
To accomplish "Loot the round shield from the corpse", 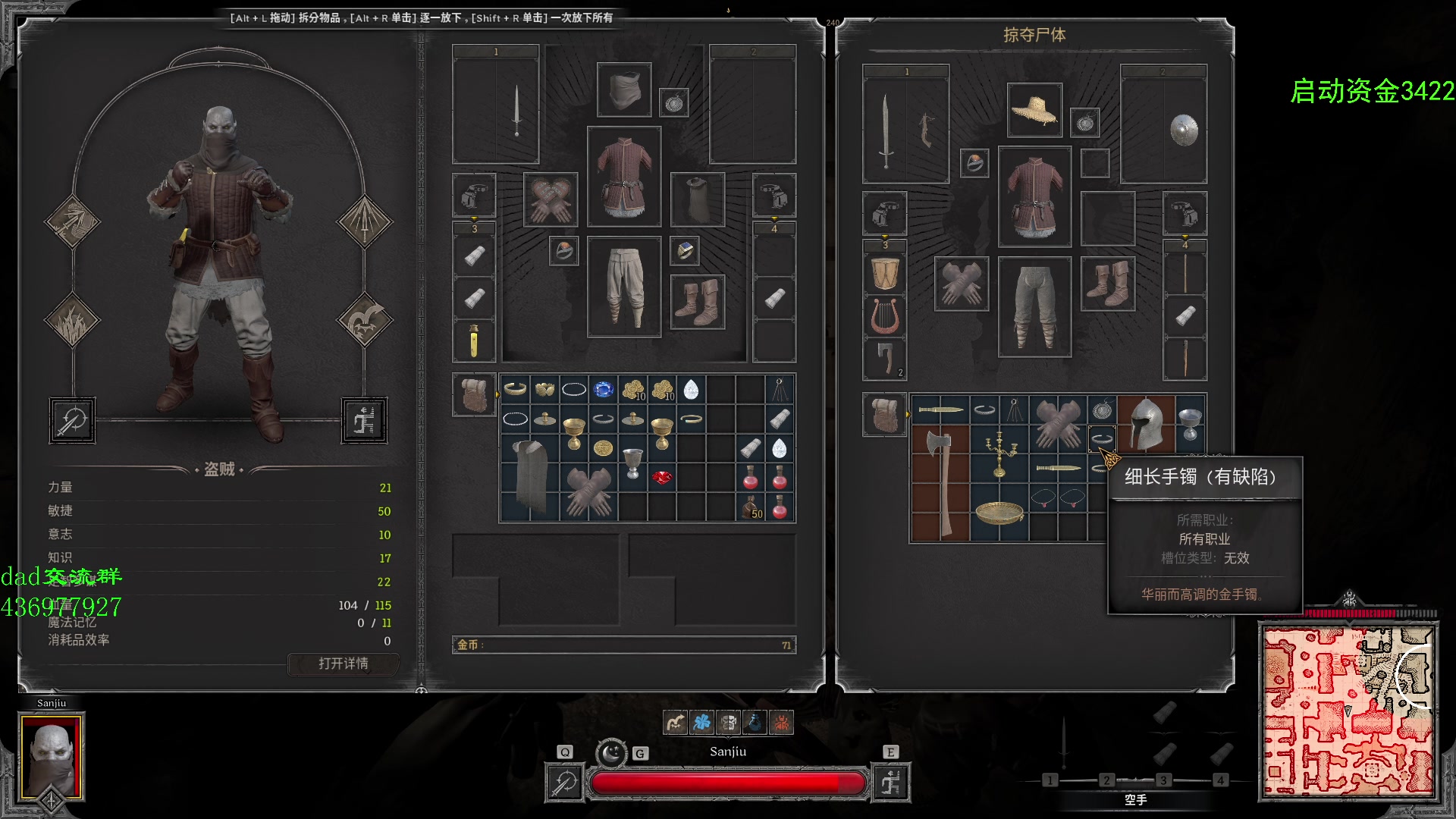I will click(x=1184, y=130).
